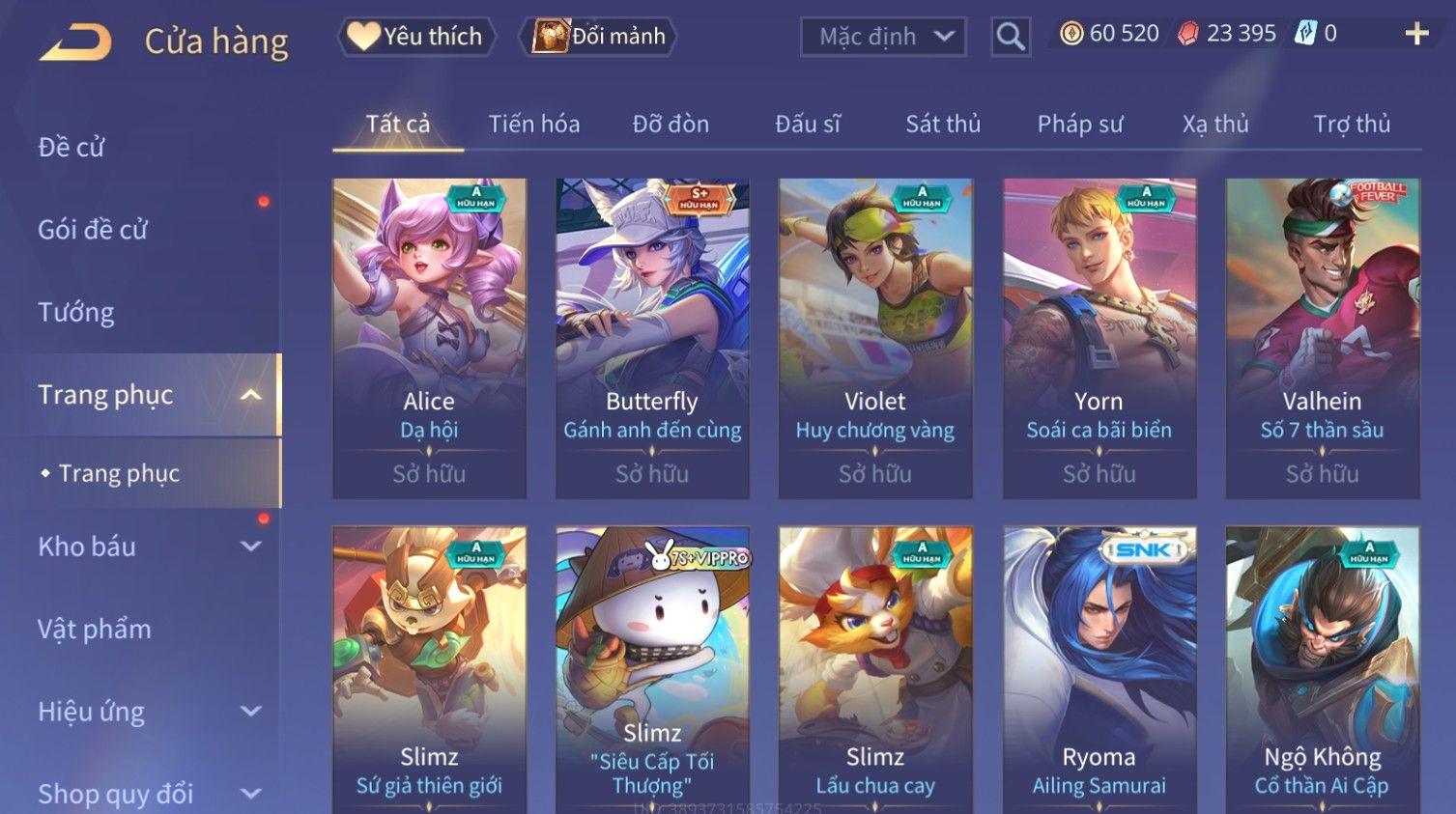Go back using the arrow button
This screenshot has height=814, width=1456.
76,42
